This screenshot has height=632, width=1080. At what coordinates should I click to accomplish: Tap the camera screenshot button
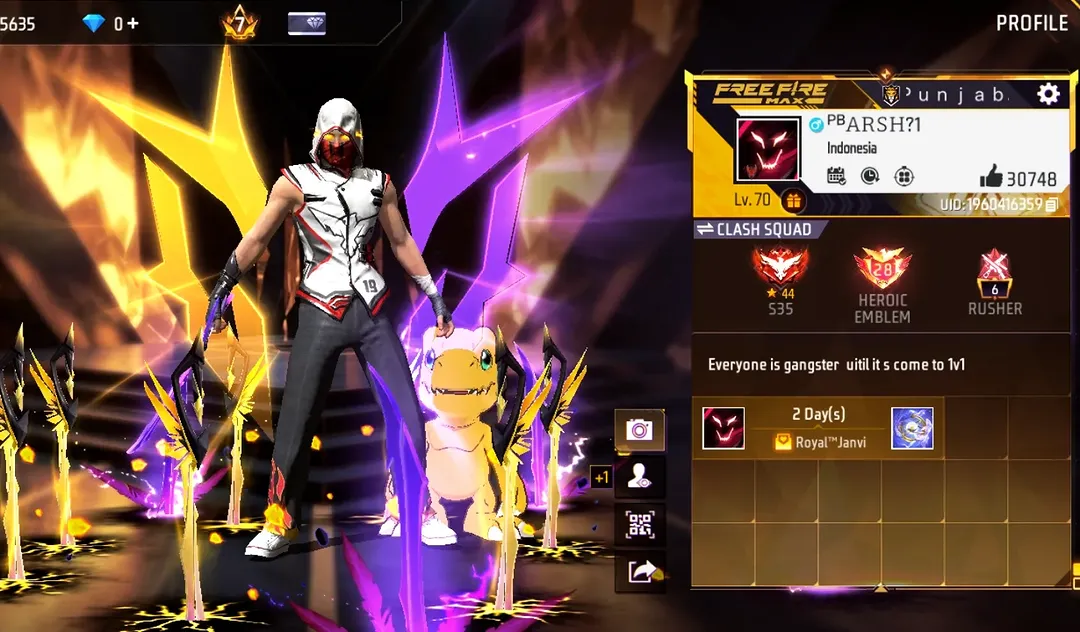[638, 430]
